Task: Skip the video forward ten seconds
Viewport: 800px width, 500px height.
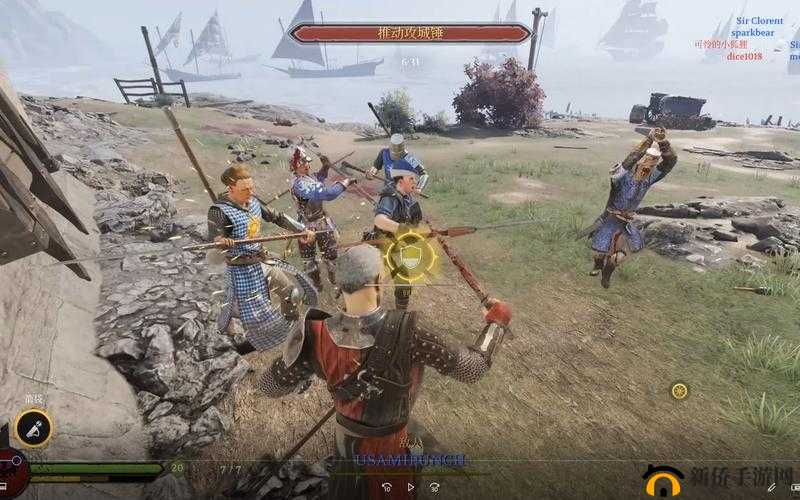Action: click(x=434, y=487)
